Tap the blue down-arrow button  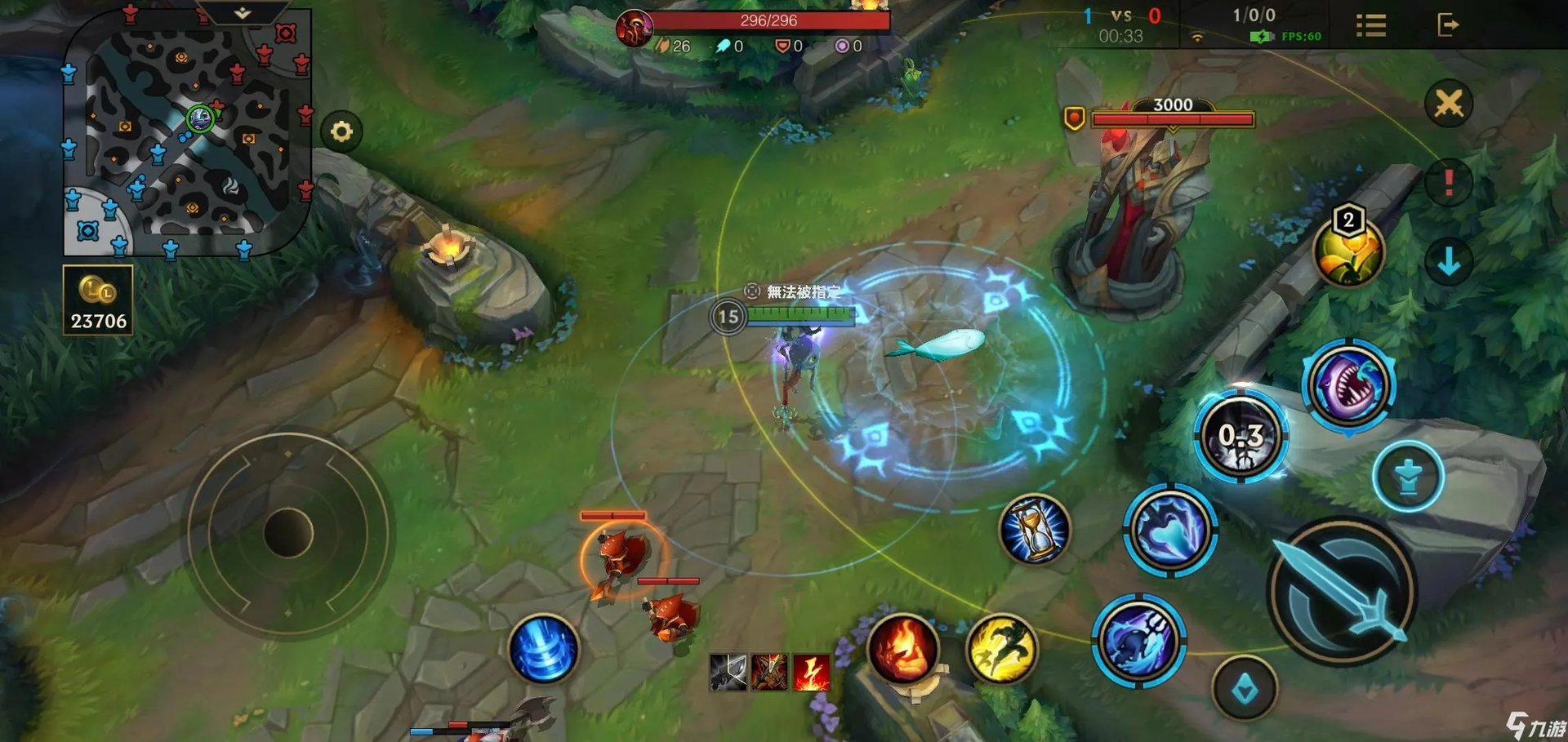pyautogui.click(x=1448, y=262)
